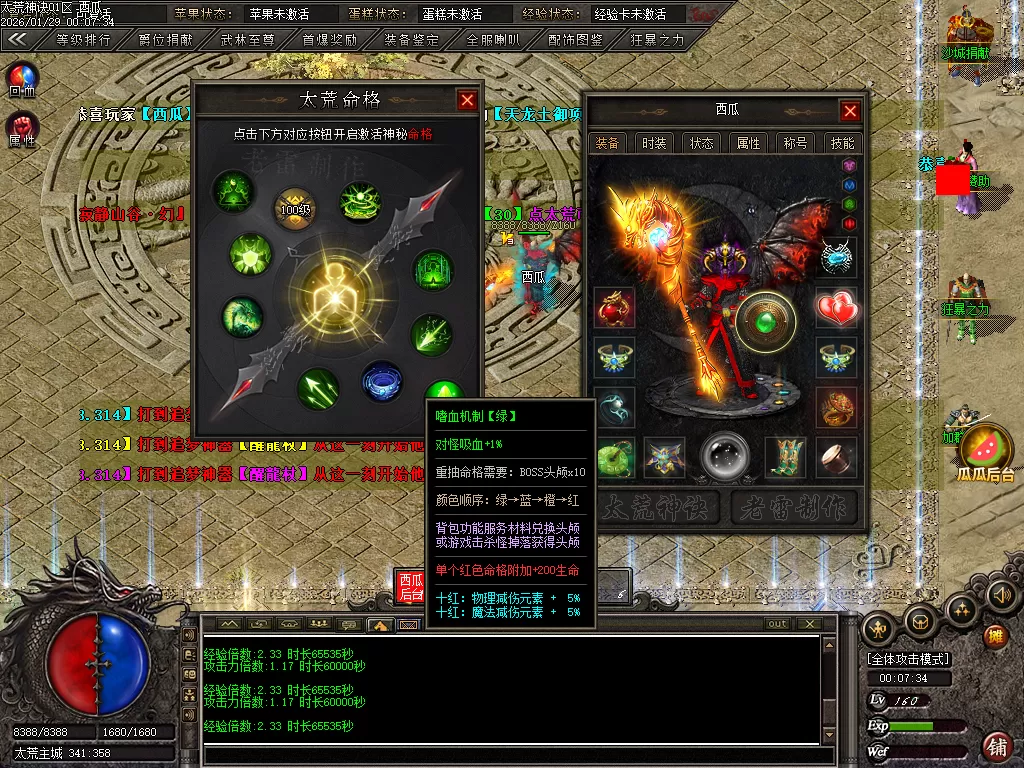Show the 称号 titles tab
Screen dimensions: 1024x768
coord(796,143)
